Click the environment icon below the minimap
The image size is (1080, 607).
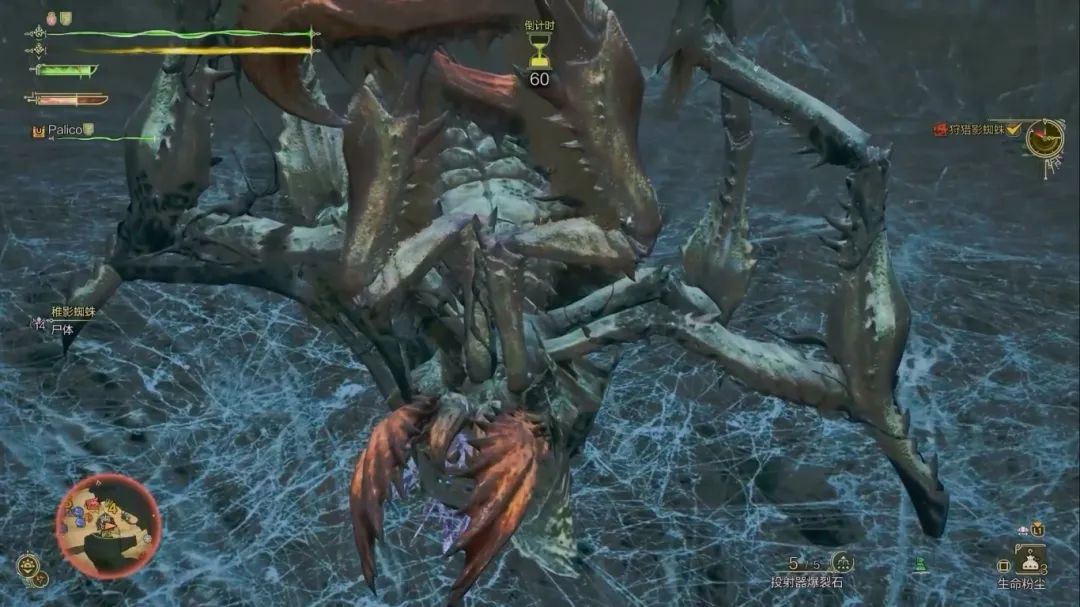pyautogui.click(x=28, y=567)
